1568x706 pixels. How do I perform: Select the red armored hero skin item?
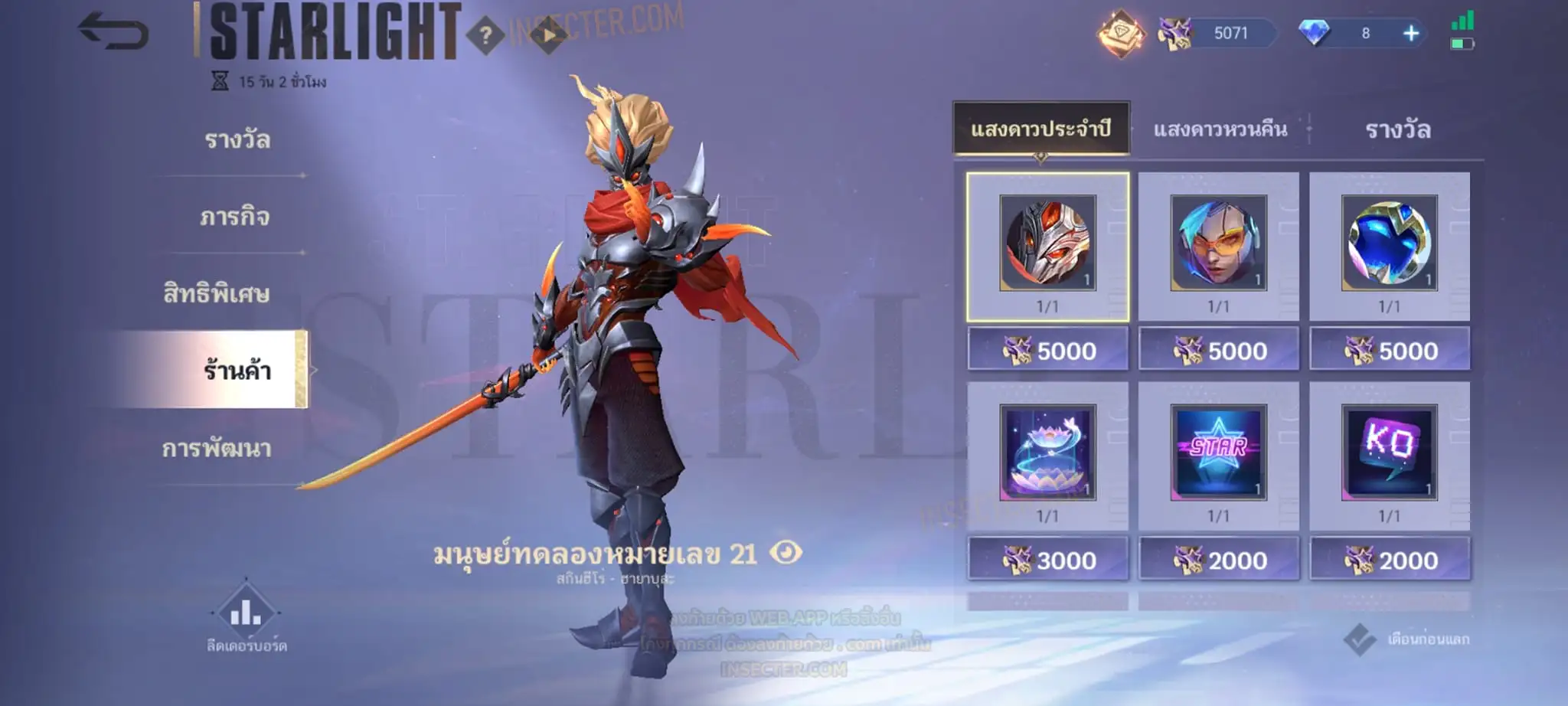tap(1047, 244)
